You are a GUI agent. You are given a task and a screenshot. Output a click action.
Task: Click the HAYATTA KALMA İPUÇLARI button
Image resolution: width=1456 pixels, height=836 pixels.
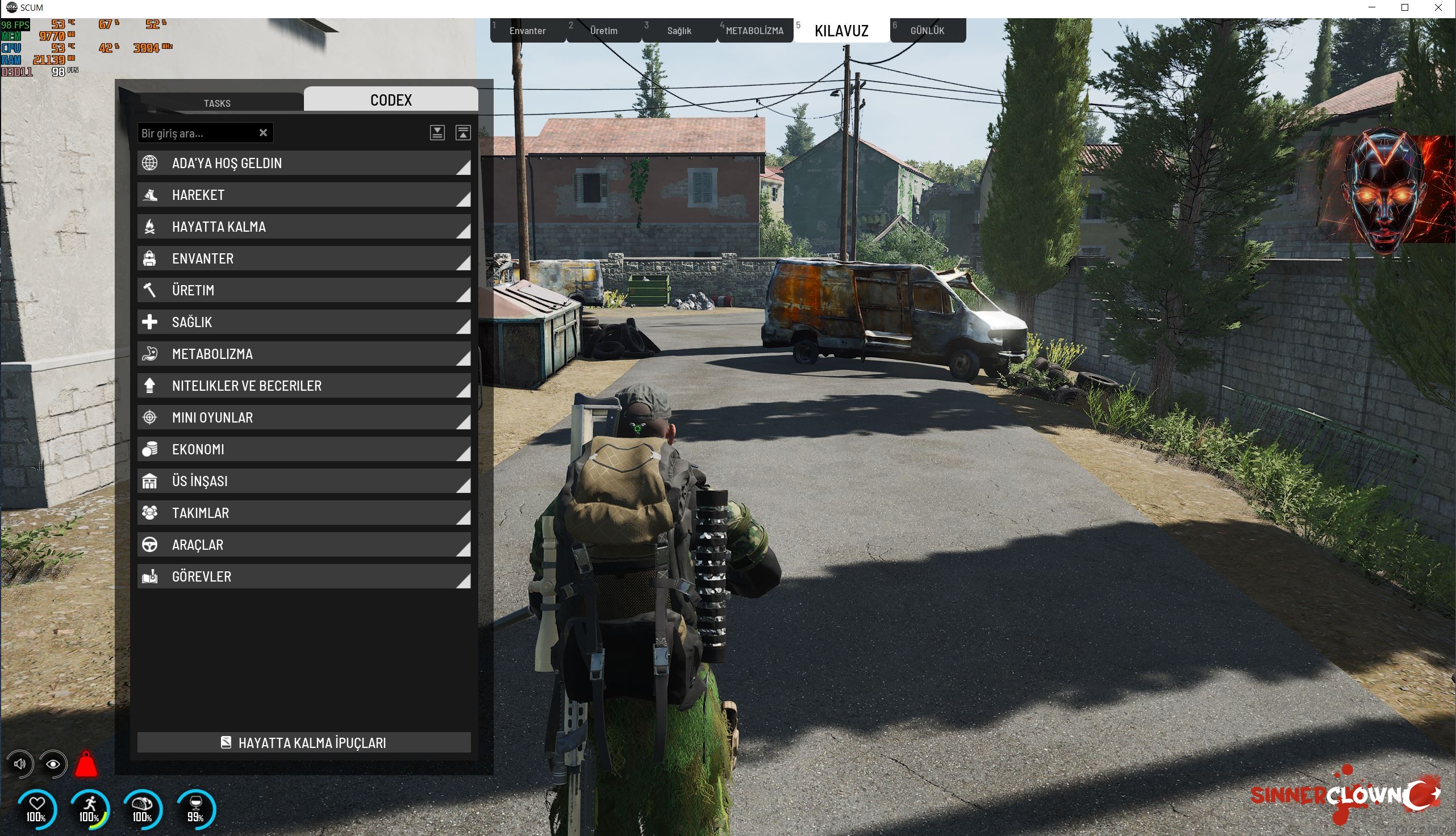(304, 742)
